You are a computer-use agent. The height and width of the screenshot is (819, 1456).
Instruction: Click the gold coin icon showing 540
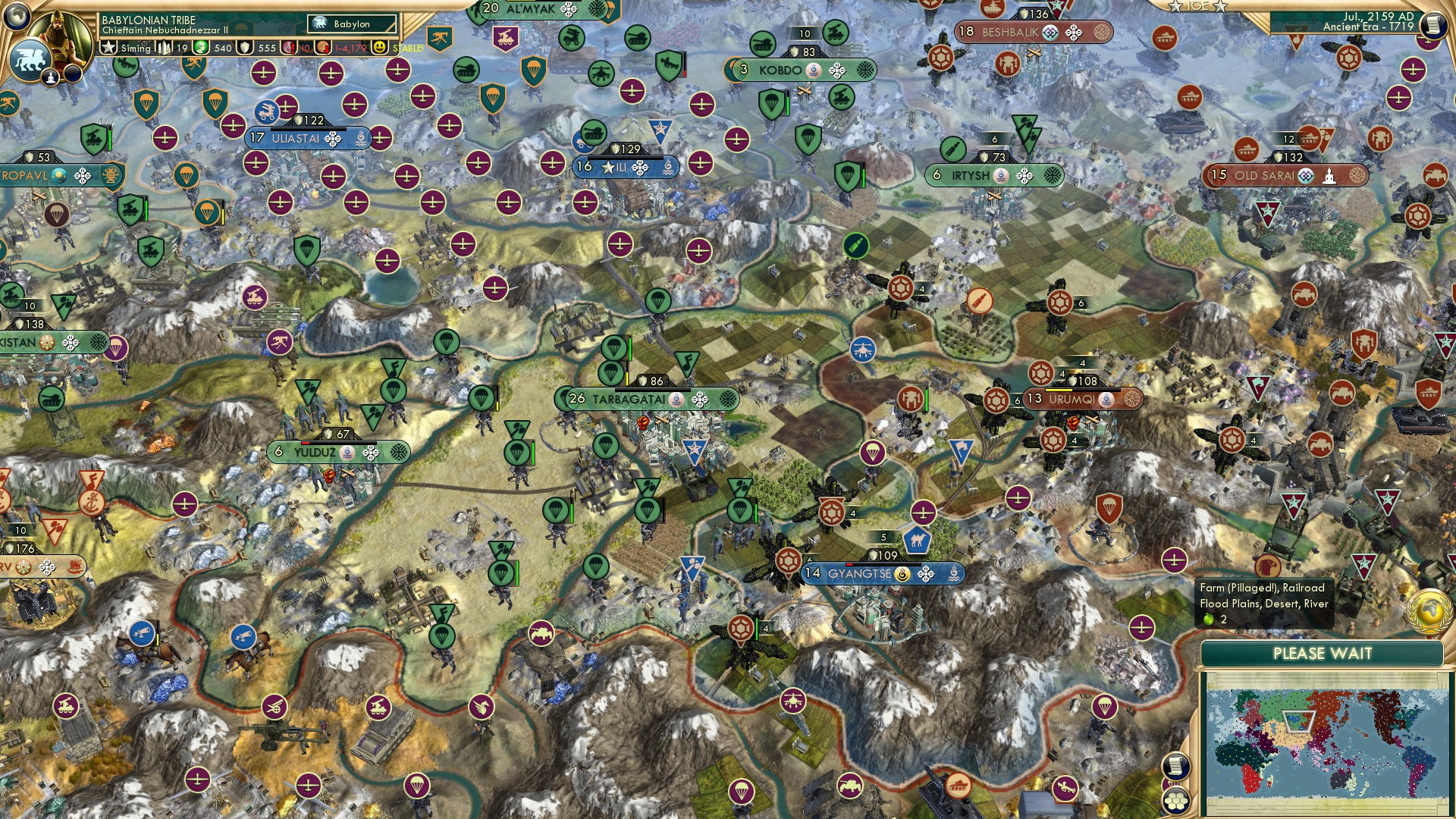pyautogui.click(x=200, y=47)
